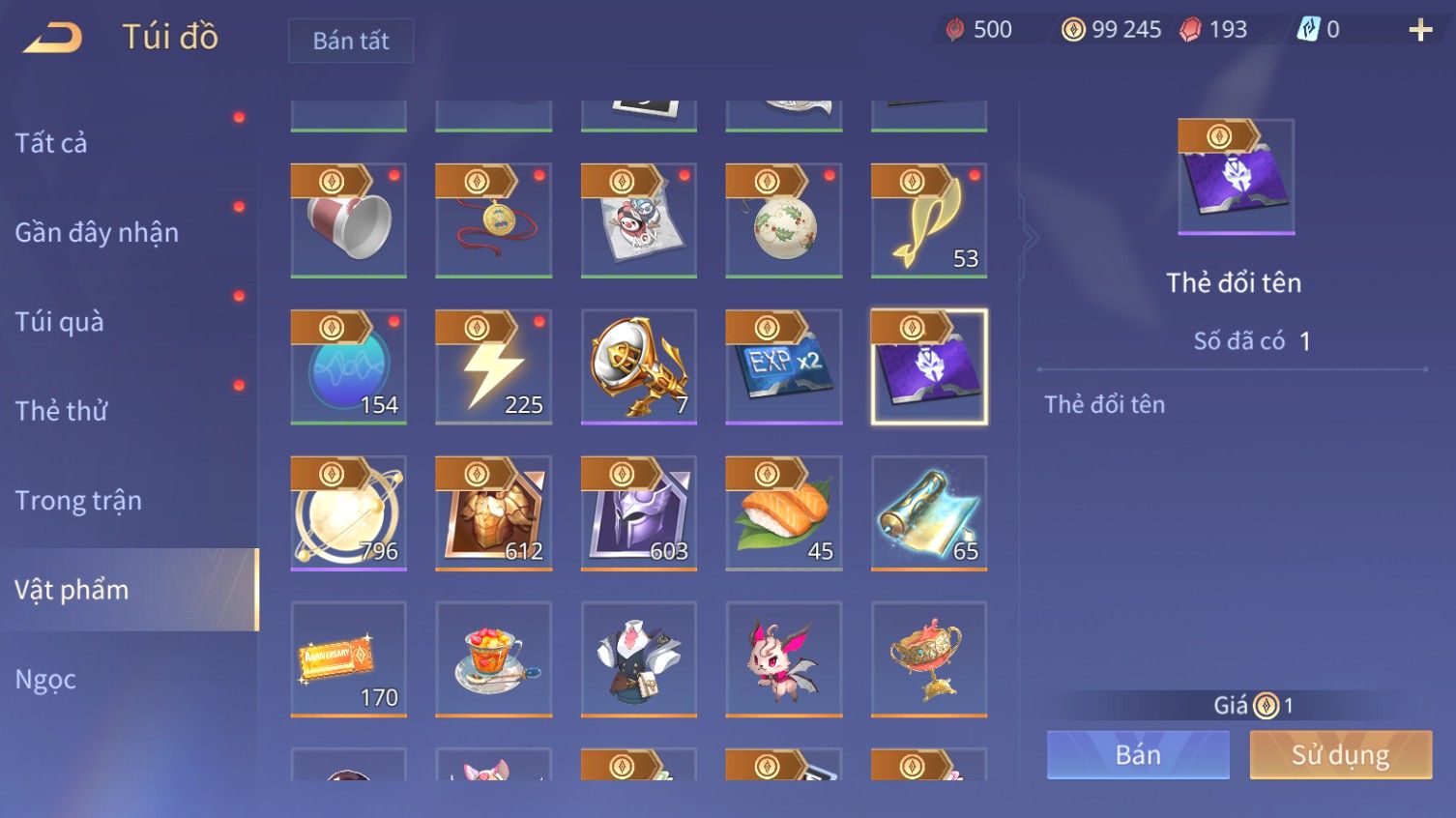Select the salmon sushi item slot
The width and height of the screenshot is (1456, 818).
coord(784,512)
